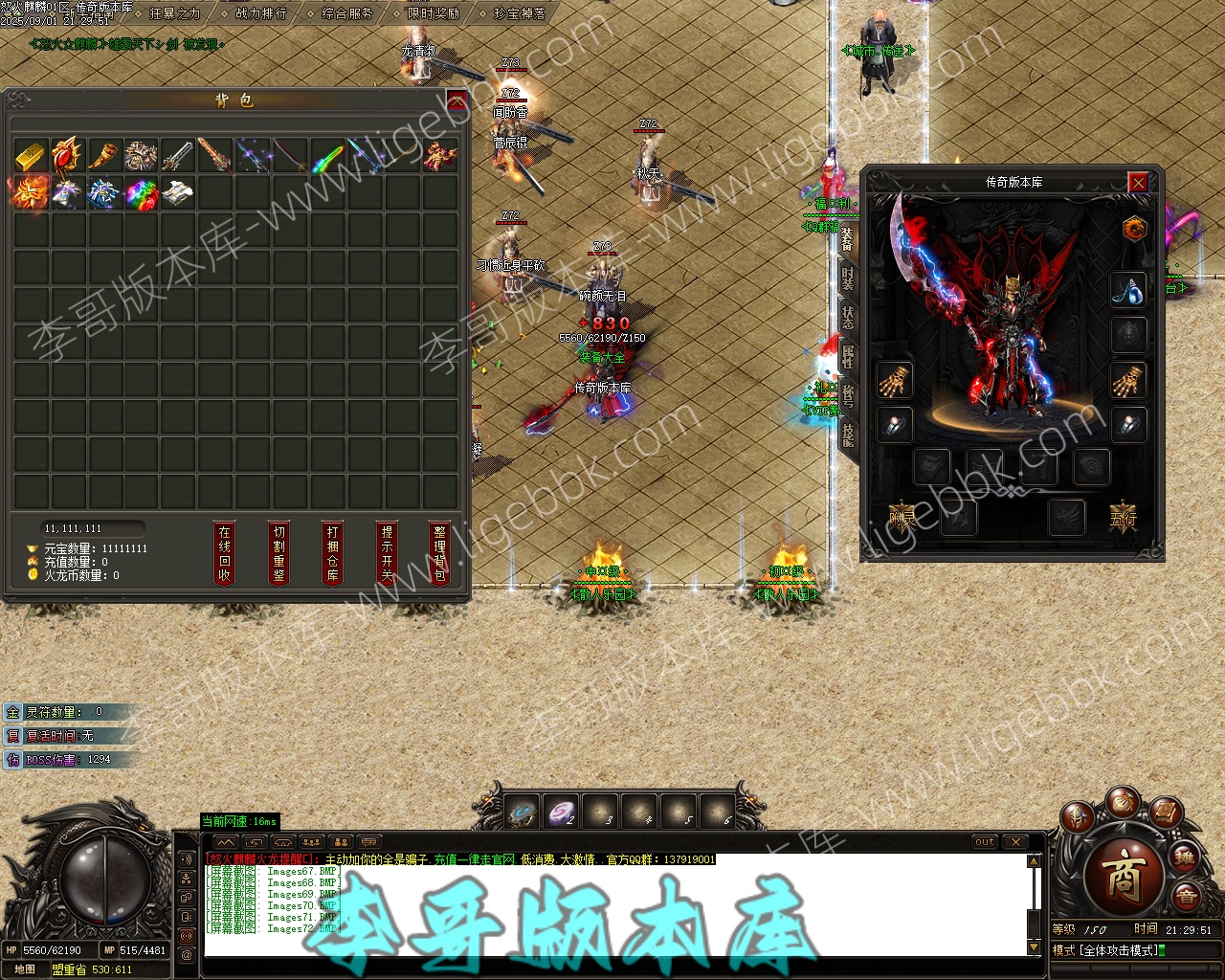
Task: Click the 在线回收 online recycle button
Action: point(225,553)
